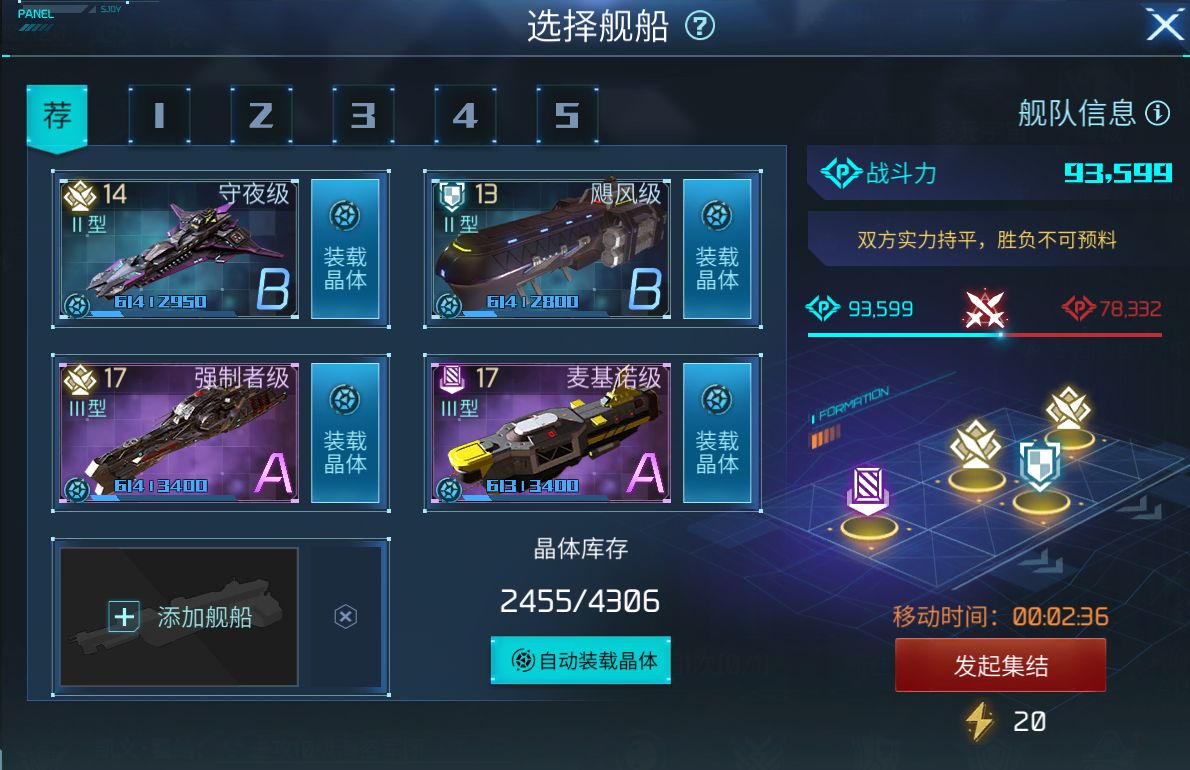1190x770 pixels.
Task: Select fleet preset tab 5
Action: [x=567, y=116]
